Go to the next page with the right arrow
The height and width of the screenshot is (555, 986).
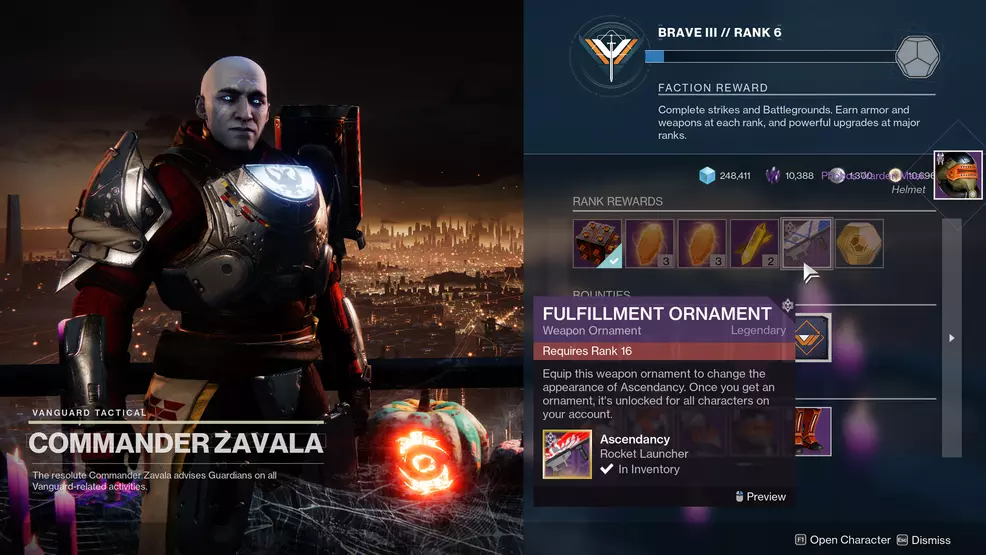(x=951, y=338)
